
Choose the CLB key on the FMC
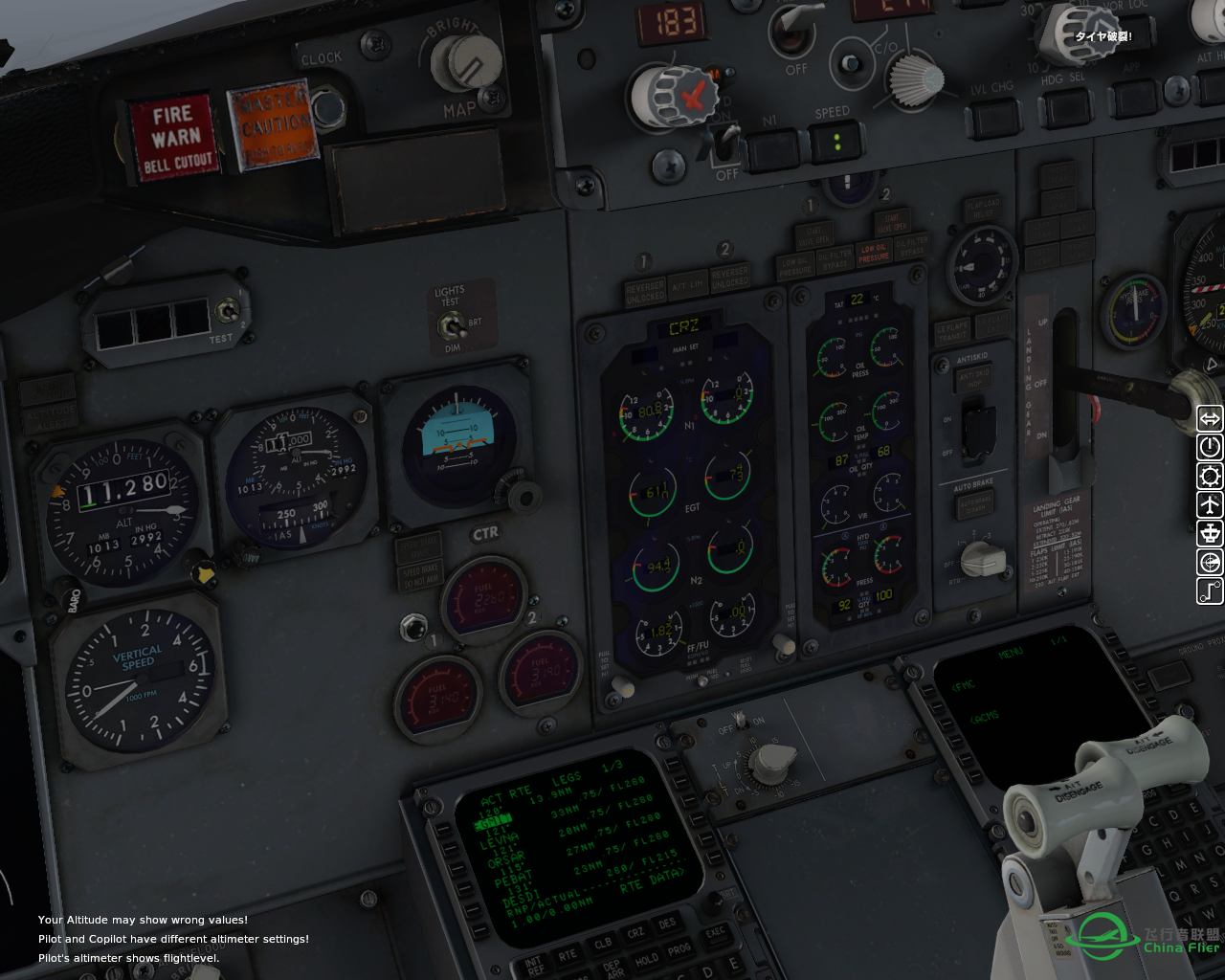pos(603,943)
